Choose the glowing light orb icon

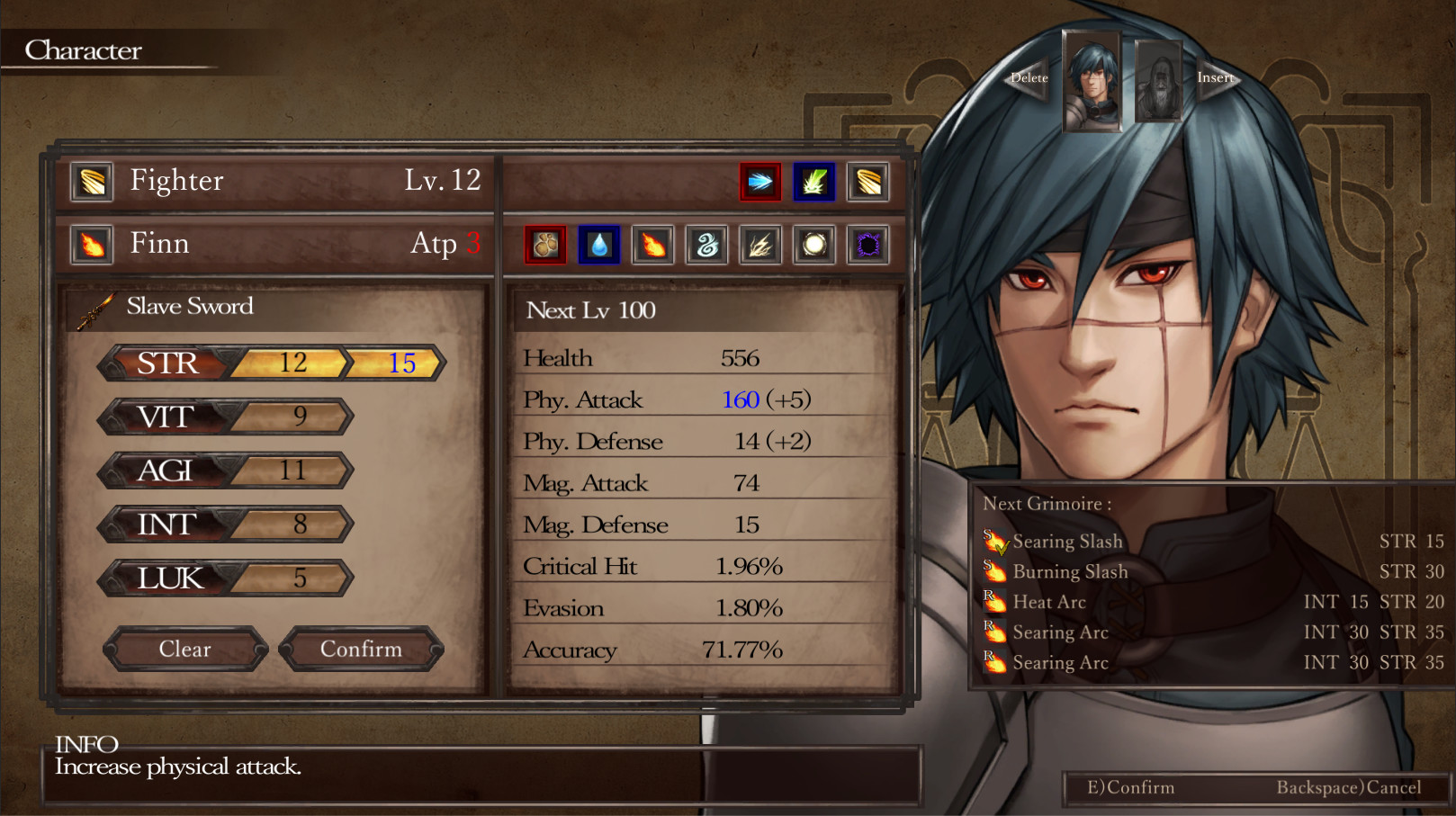pos(814,245)
